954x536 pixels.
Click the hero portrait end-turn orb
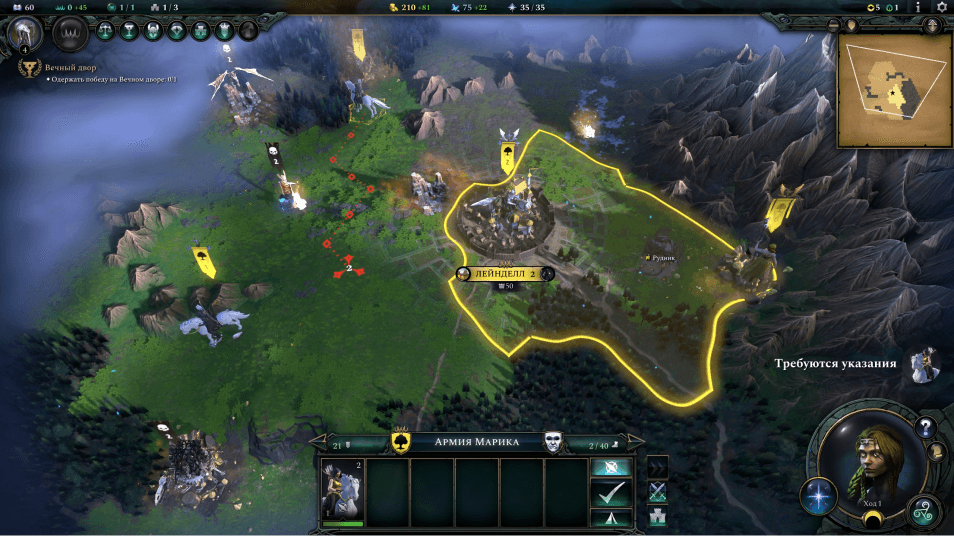(x=866, y=462)
